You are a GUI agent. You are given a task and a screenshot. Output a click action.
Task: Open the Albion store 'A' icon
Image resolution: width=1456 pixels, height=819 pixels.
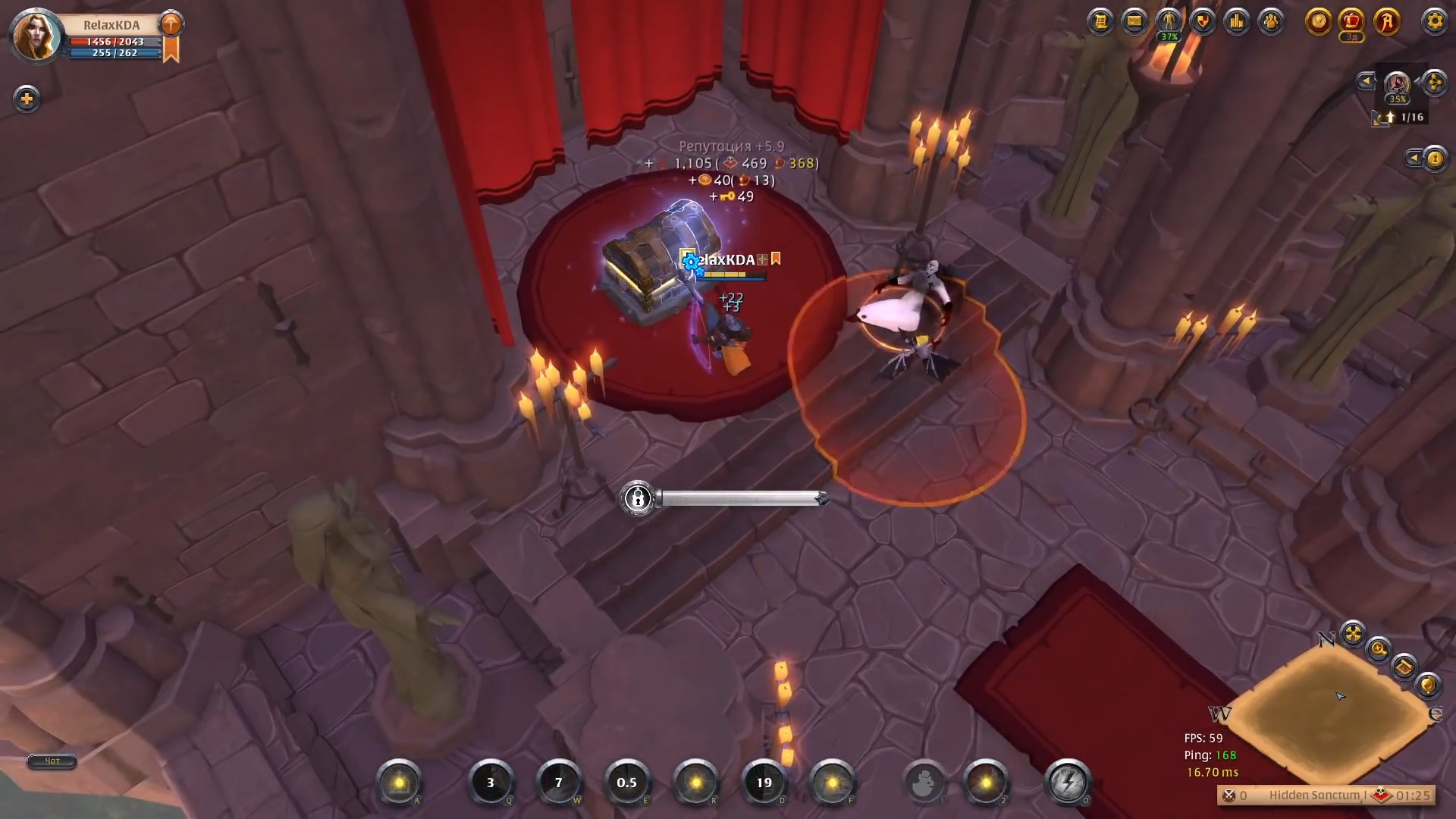[1385, 21]
